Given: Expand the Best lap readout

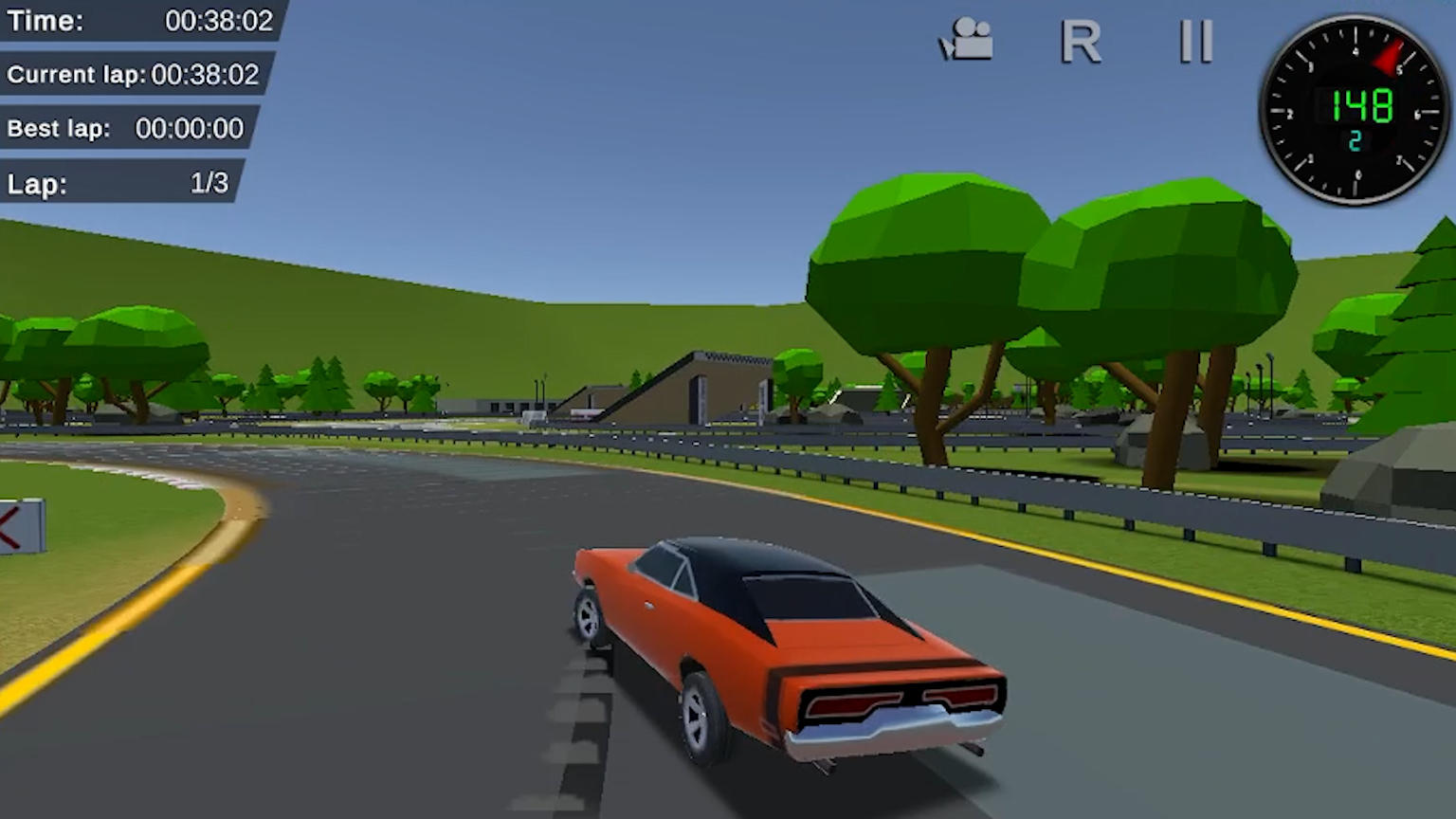Looking at the screenshot, I should tap(125, 128).
